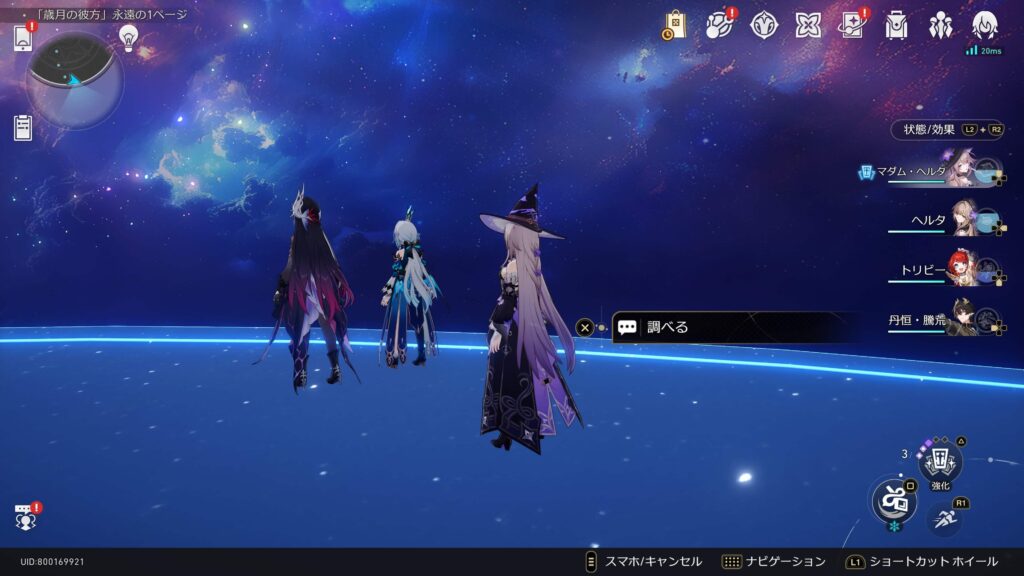Open the clipboard mission log icon
The width and height of the screenshot is (1024, 576).
tap(24, 128)
